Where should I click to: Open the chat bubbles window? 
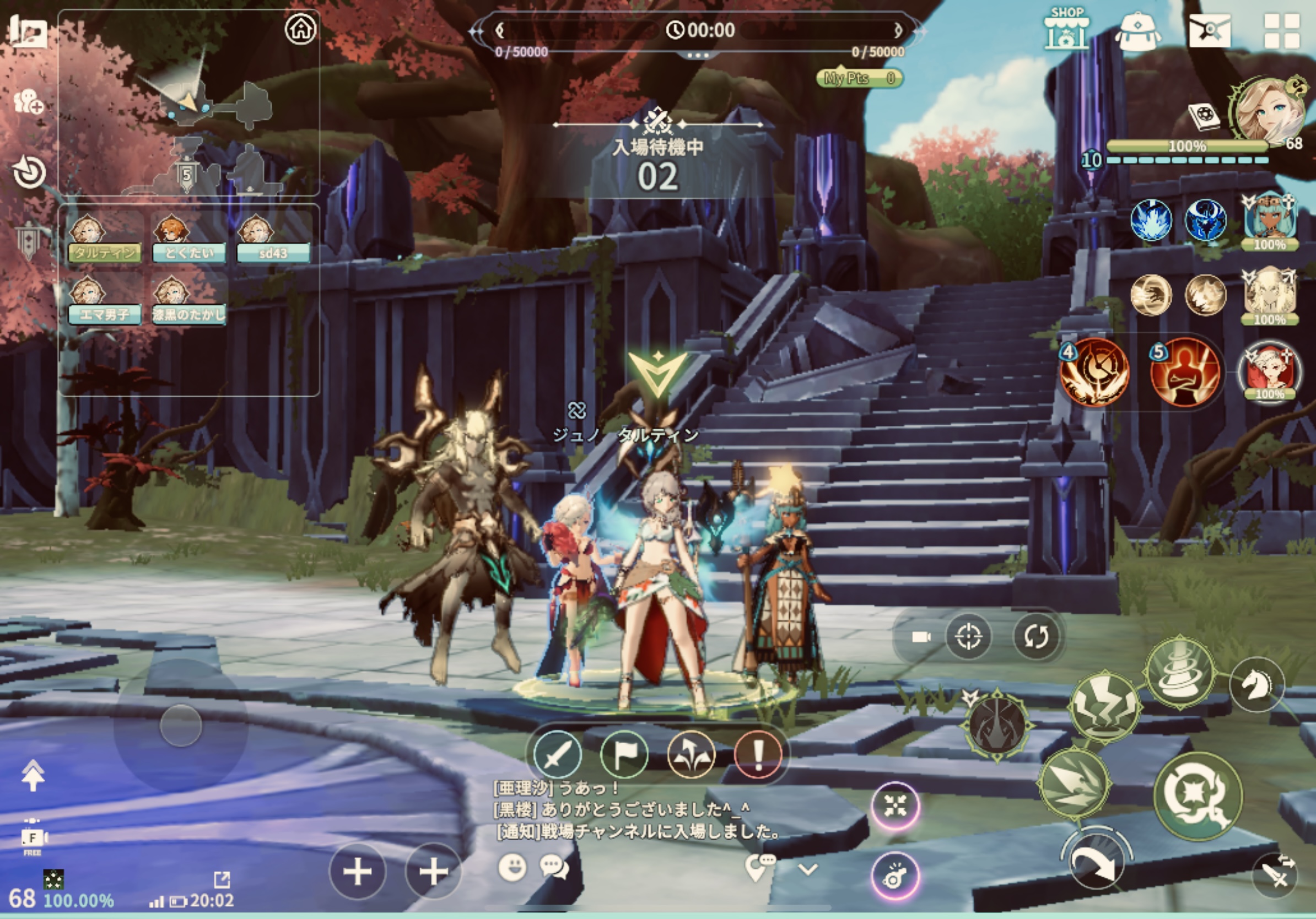[x=554, y=867]
